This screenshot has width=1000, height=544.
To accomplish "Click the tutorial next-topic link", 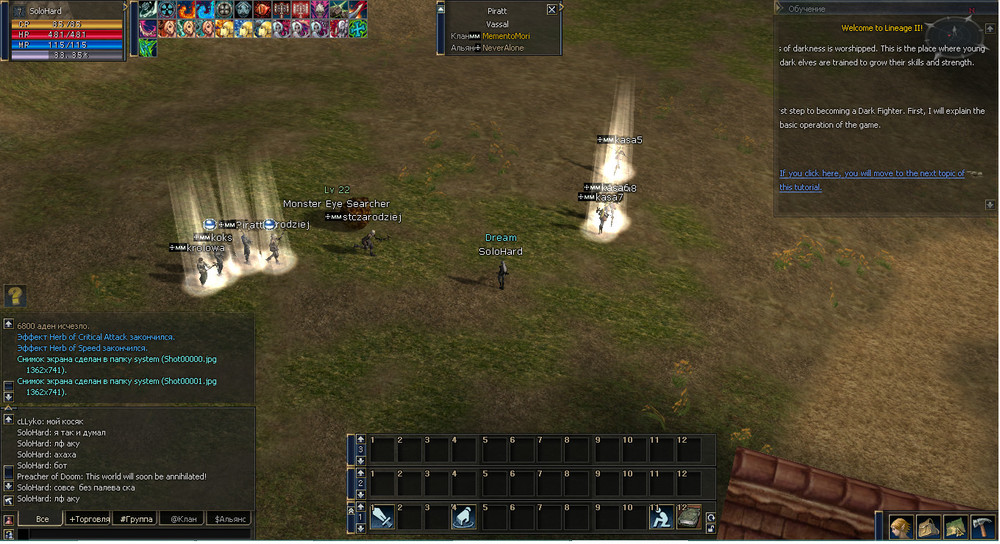I will [872, 173].
